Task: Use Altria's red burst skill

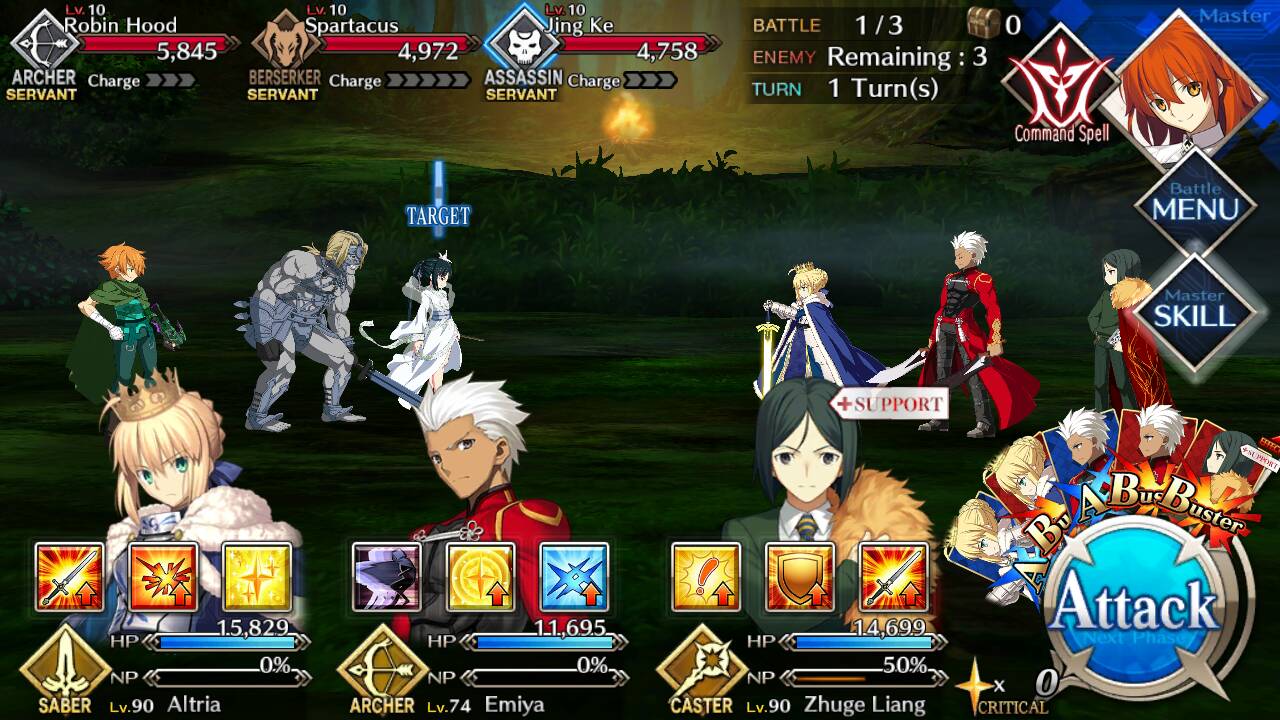Action: 163,577
